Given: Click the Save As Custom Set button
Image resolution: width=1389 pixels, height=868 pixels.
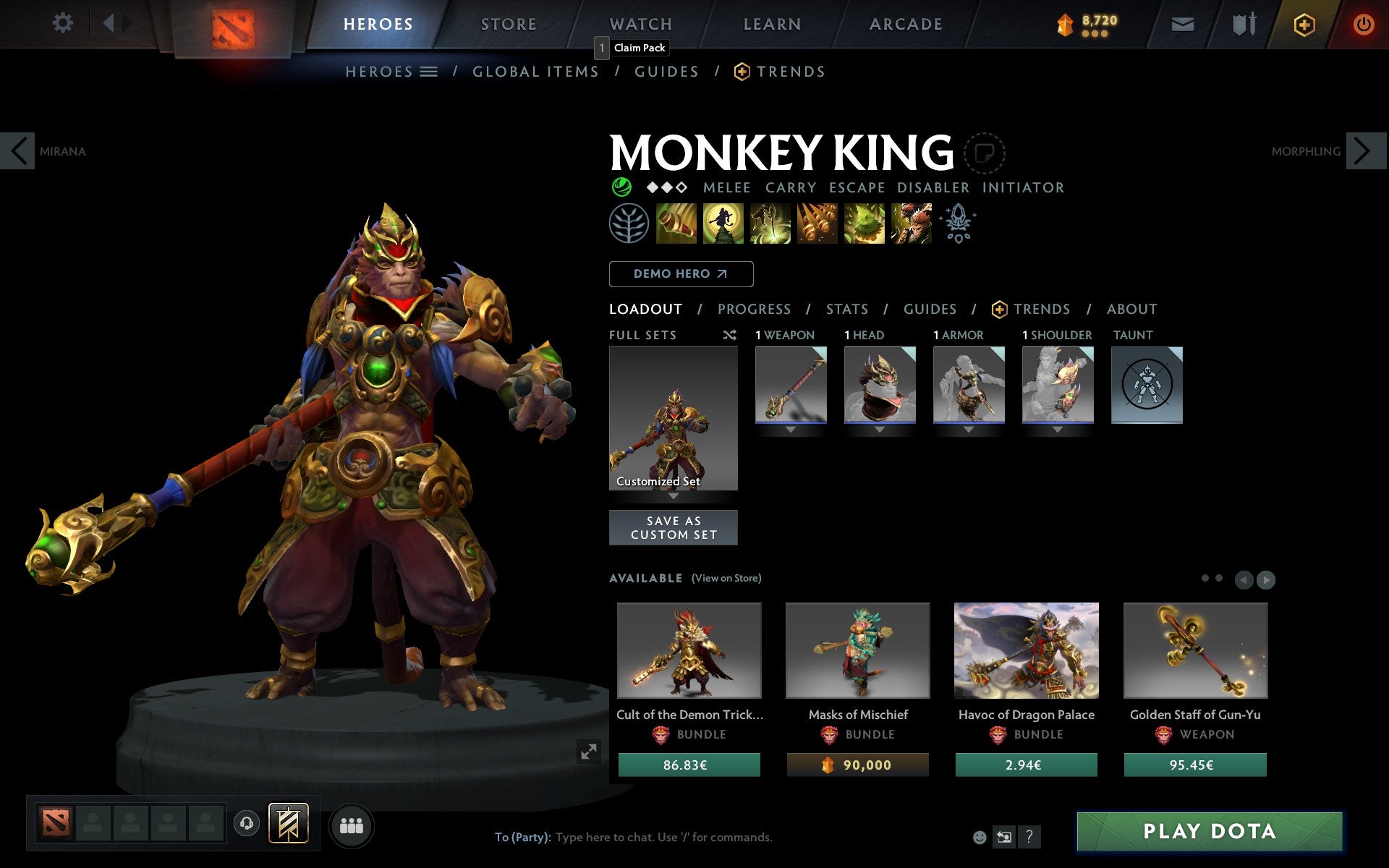Looking at the screenshot, I should (x=674, y=527).
